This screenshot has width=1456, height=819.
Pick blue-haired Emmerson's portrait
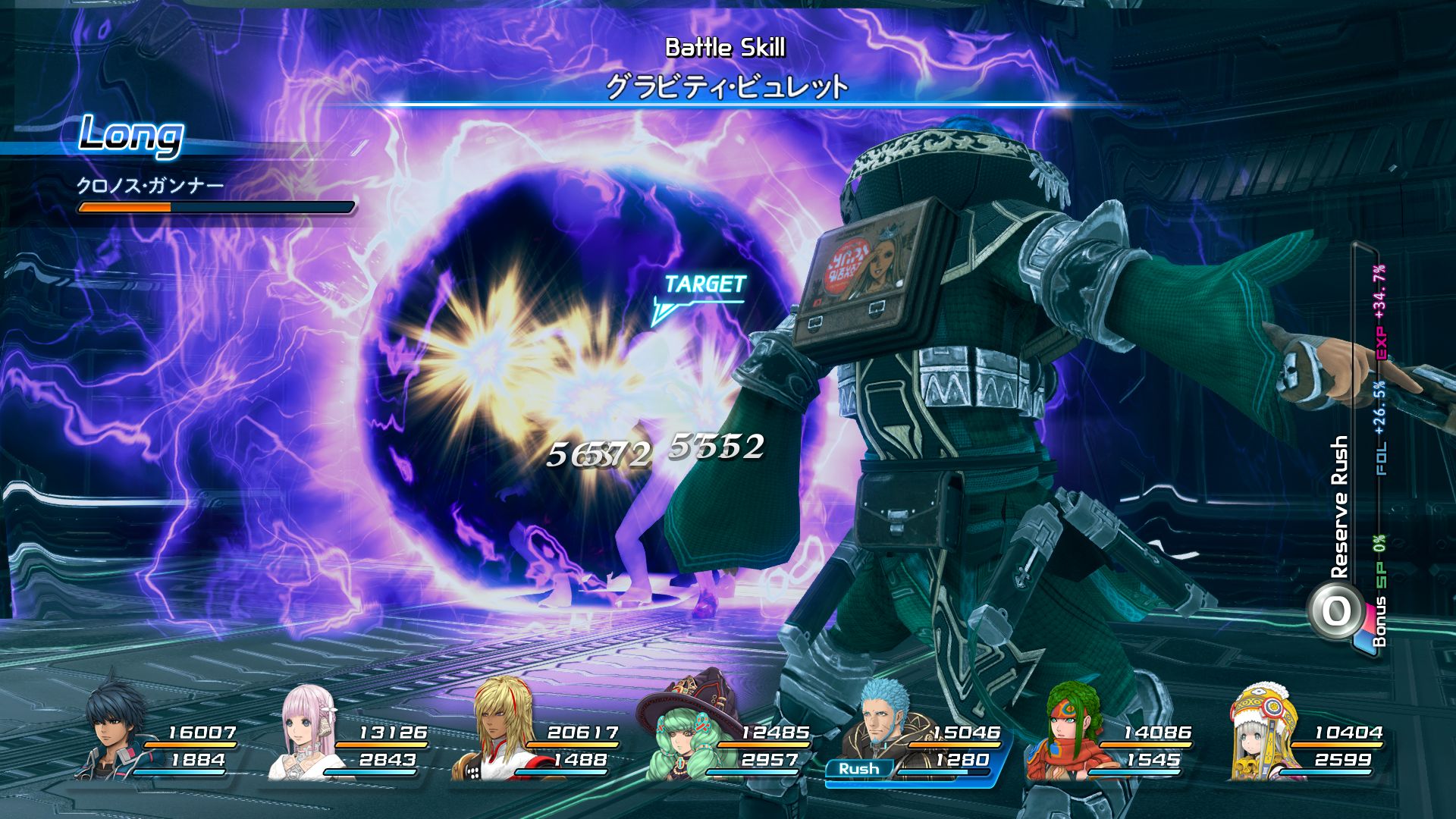[x=882, y=724]
